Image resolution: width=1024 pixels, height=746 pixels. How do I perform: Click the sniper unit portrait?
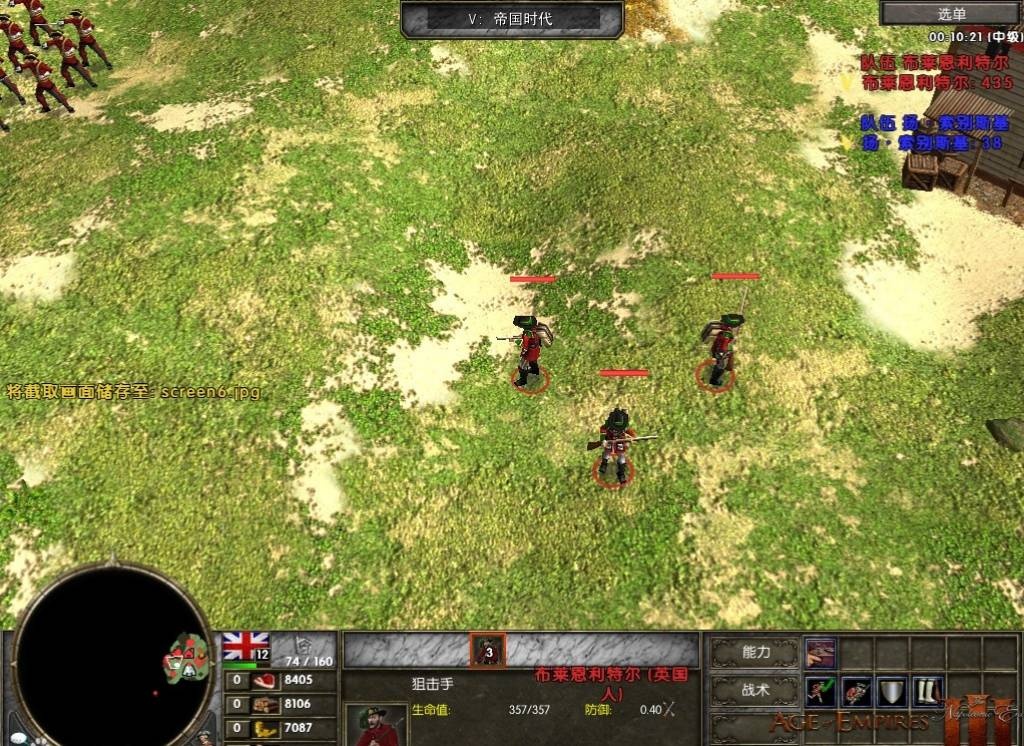click(x=375, y=725)
